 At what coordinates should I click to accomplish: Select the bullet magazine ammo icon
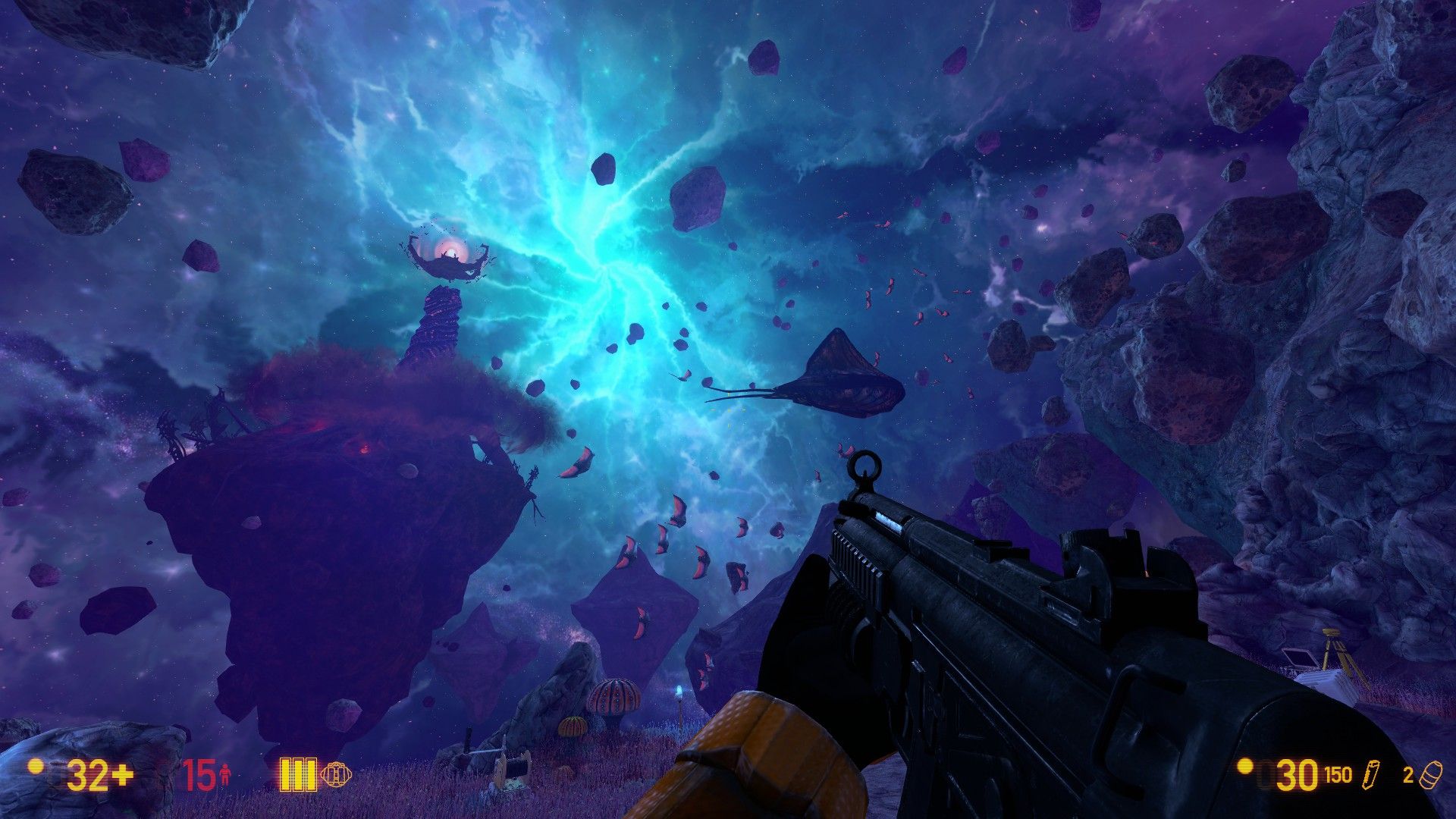point(1371,775)
